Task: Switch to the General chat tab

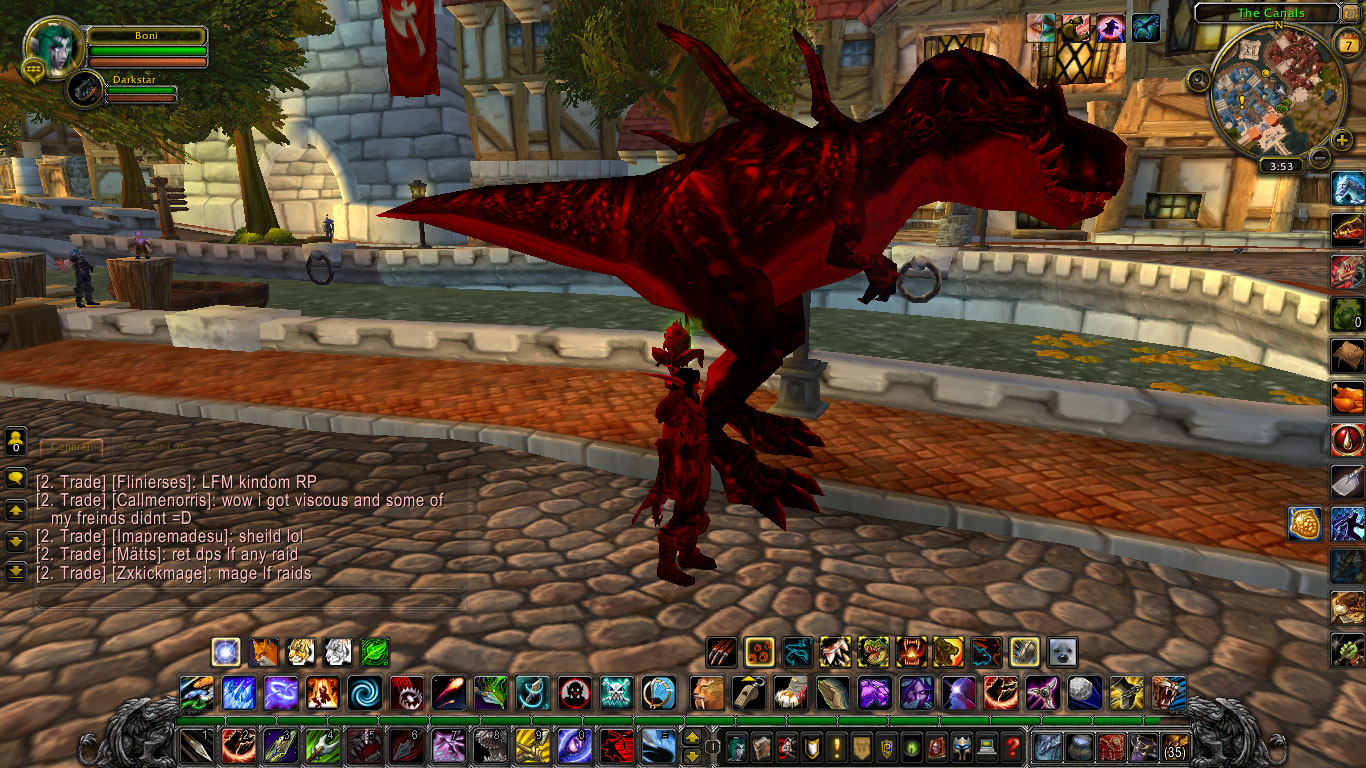Action: point(70,446)
